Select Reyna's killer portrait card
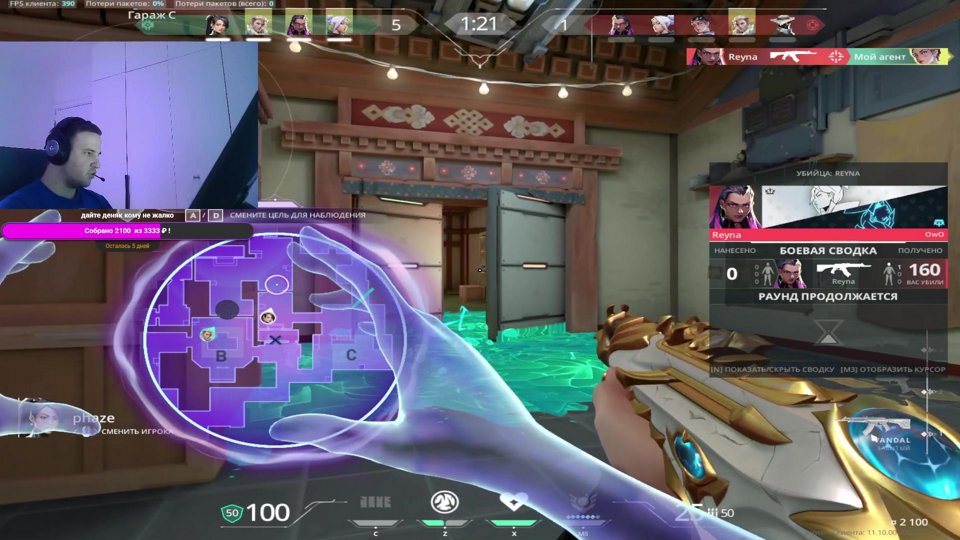This screenshot has height=540, width=960. (x=735, y=207)
